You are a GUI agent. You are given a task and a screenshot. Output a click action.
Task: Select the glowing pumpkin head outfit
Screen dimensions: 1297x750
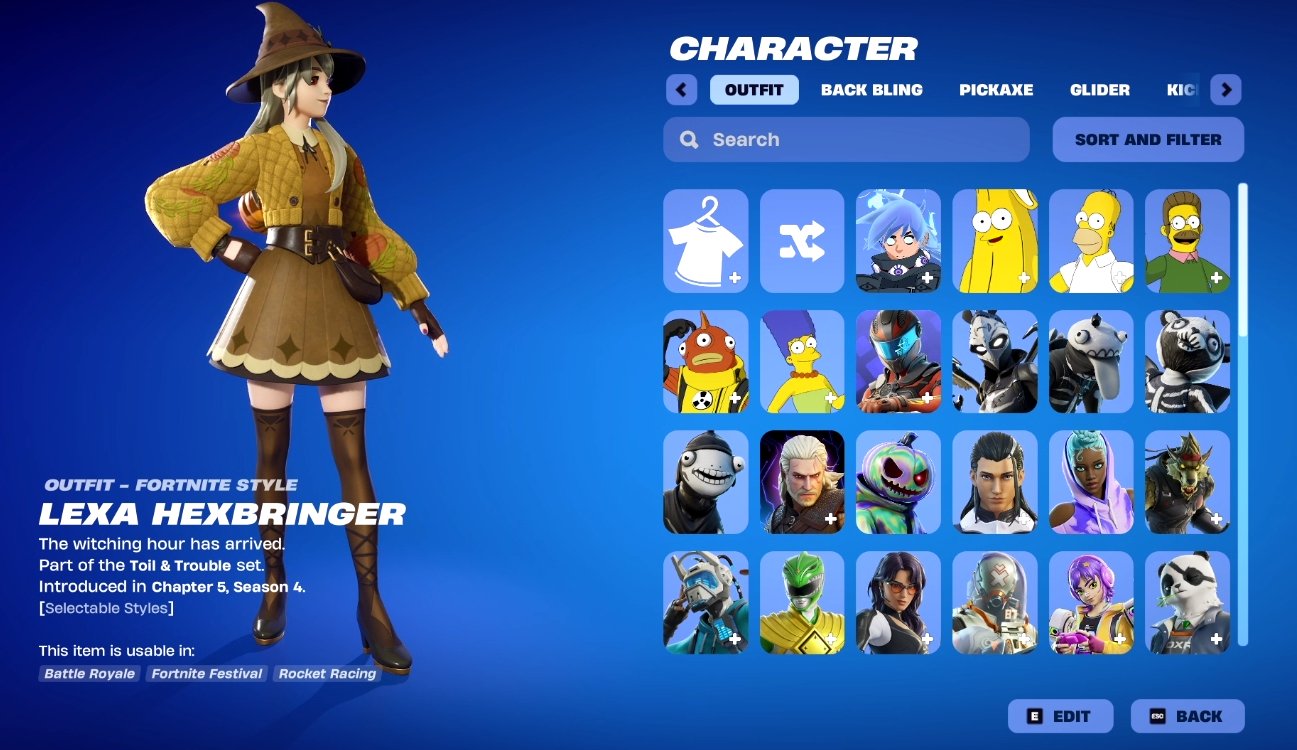pos(898,482)
